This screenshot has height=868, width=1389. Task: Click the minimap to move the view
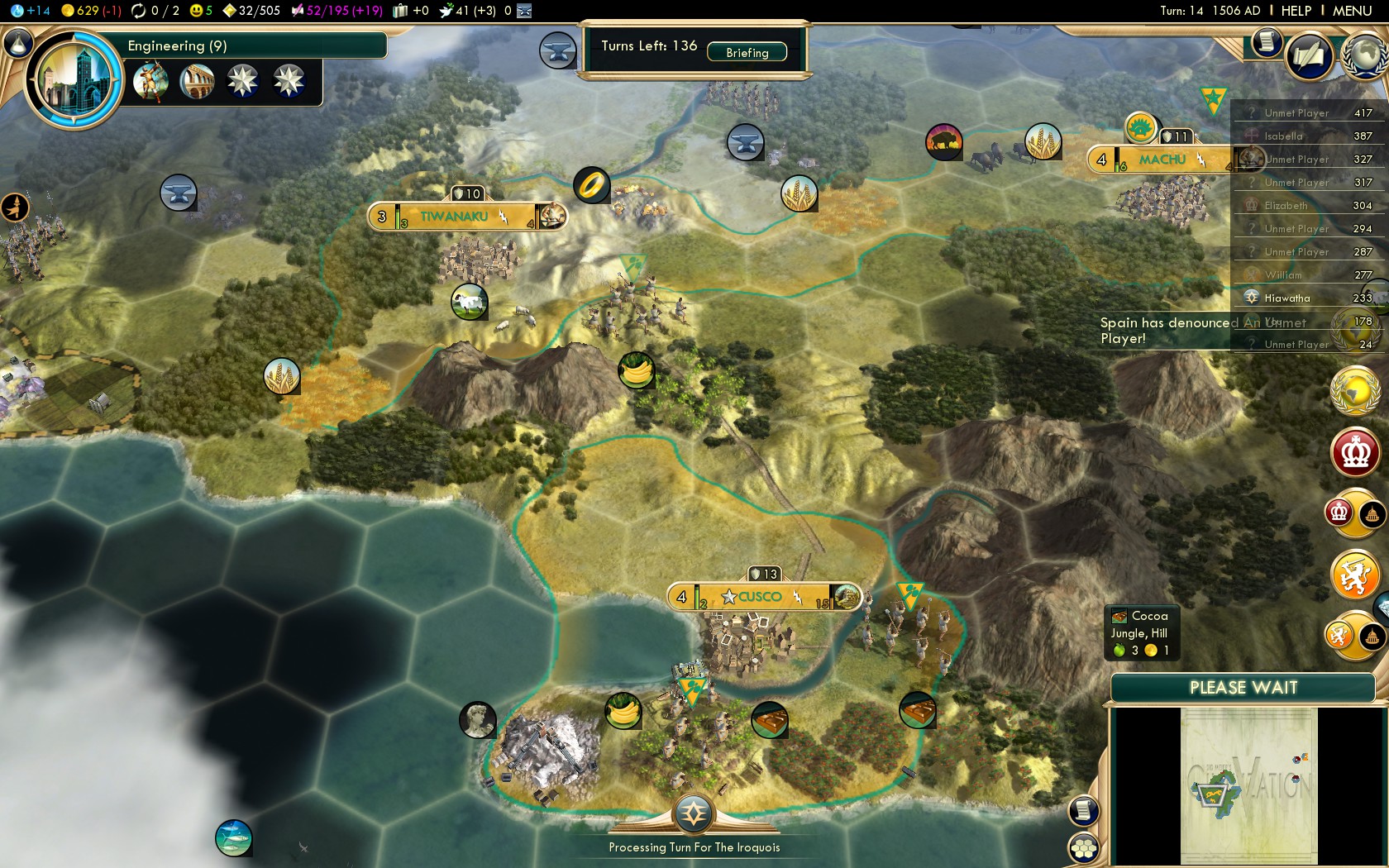(x=1248, y=785)
